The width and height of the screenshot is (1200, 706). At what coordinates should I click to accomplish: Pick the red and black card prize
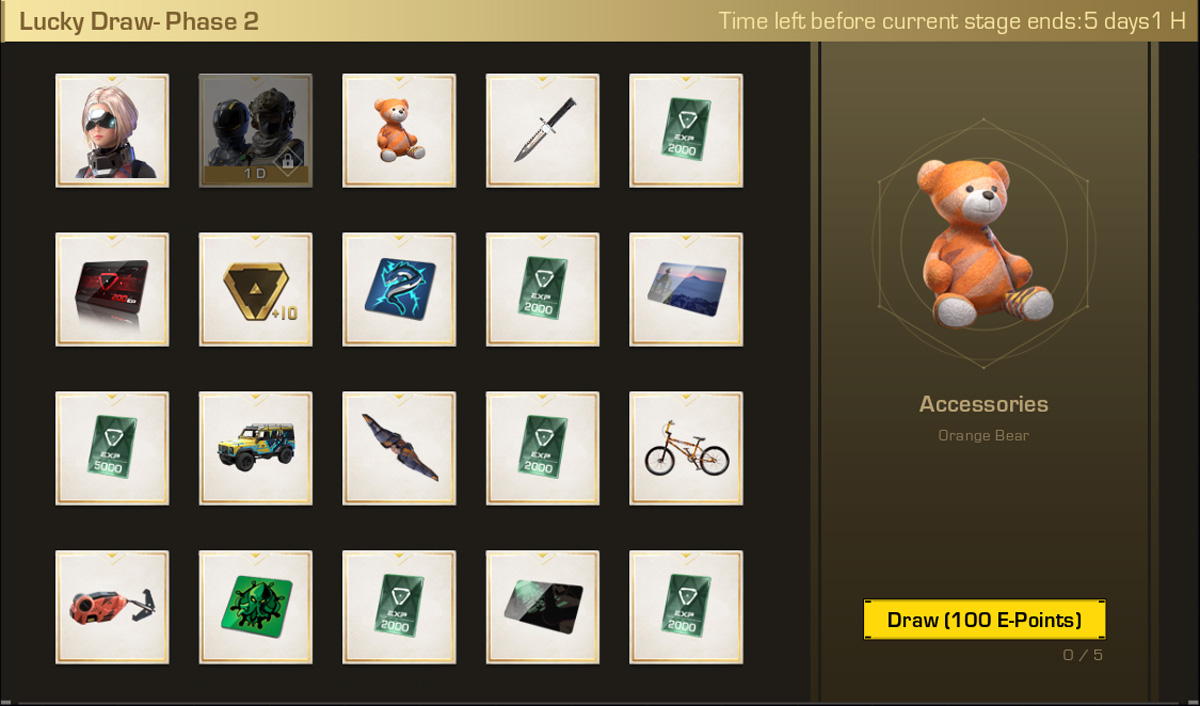coord(112,289)
